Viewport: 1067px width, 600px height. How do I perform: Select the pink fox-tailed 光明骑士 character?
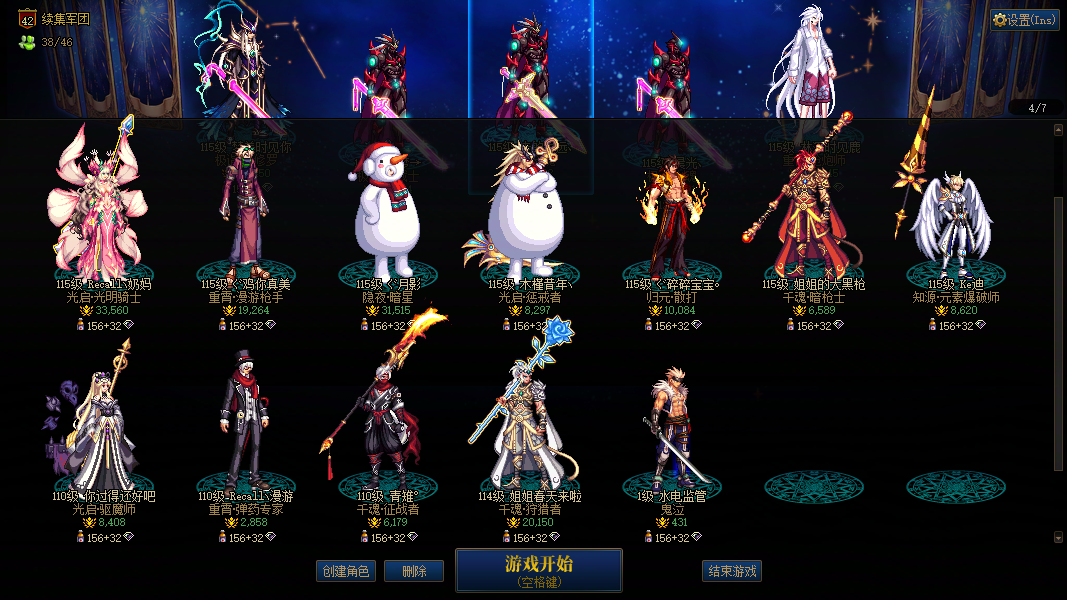[96, 210]
